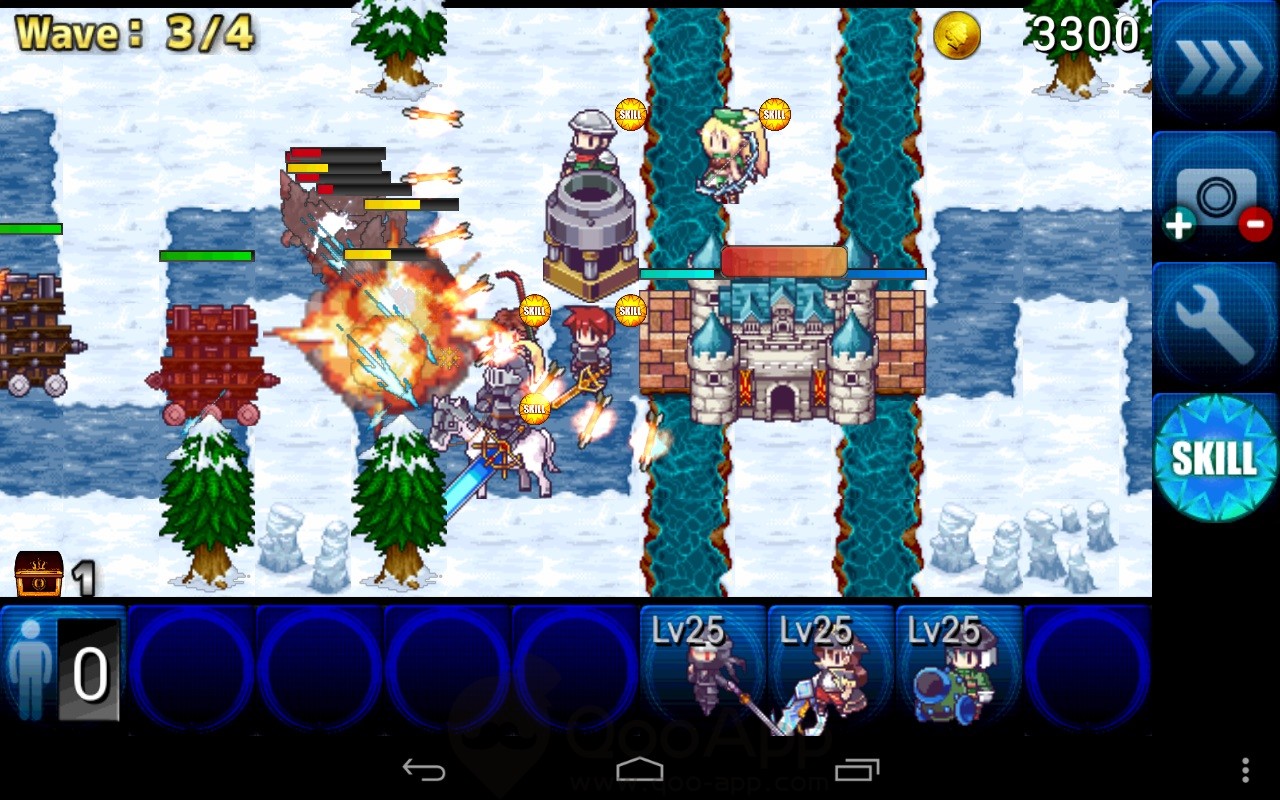Open the Android three-dot overflow menu
Viewport: 1280px width, 800px height.
tap(1245, 769)
